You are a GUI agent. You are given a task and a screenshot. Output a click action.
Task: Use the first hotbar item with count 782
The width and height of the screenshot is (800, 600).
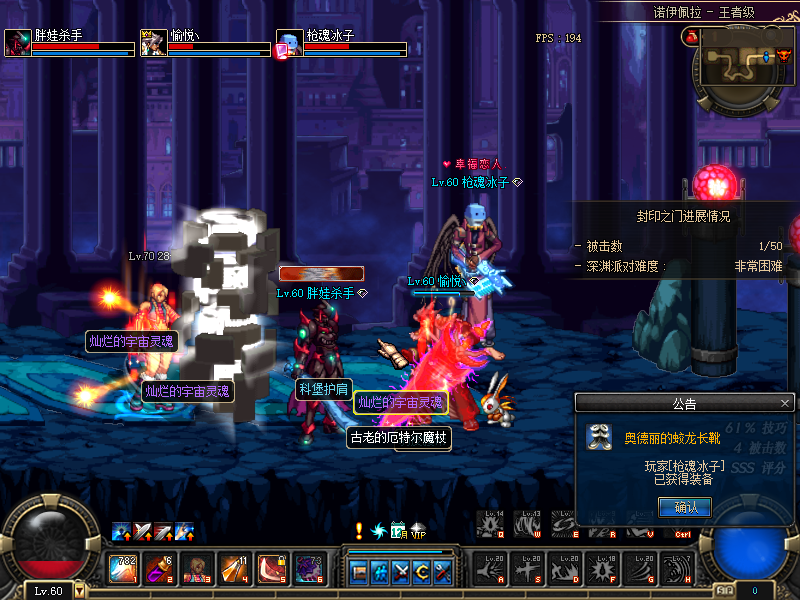(123, 568)
